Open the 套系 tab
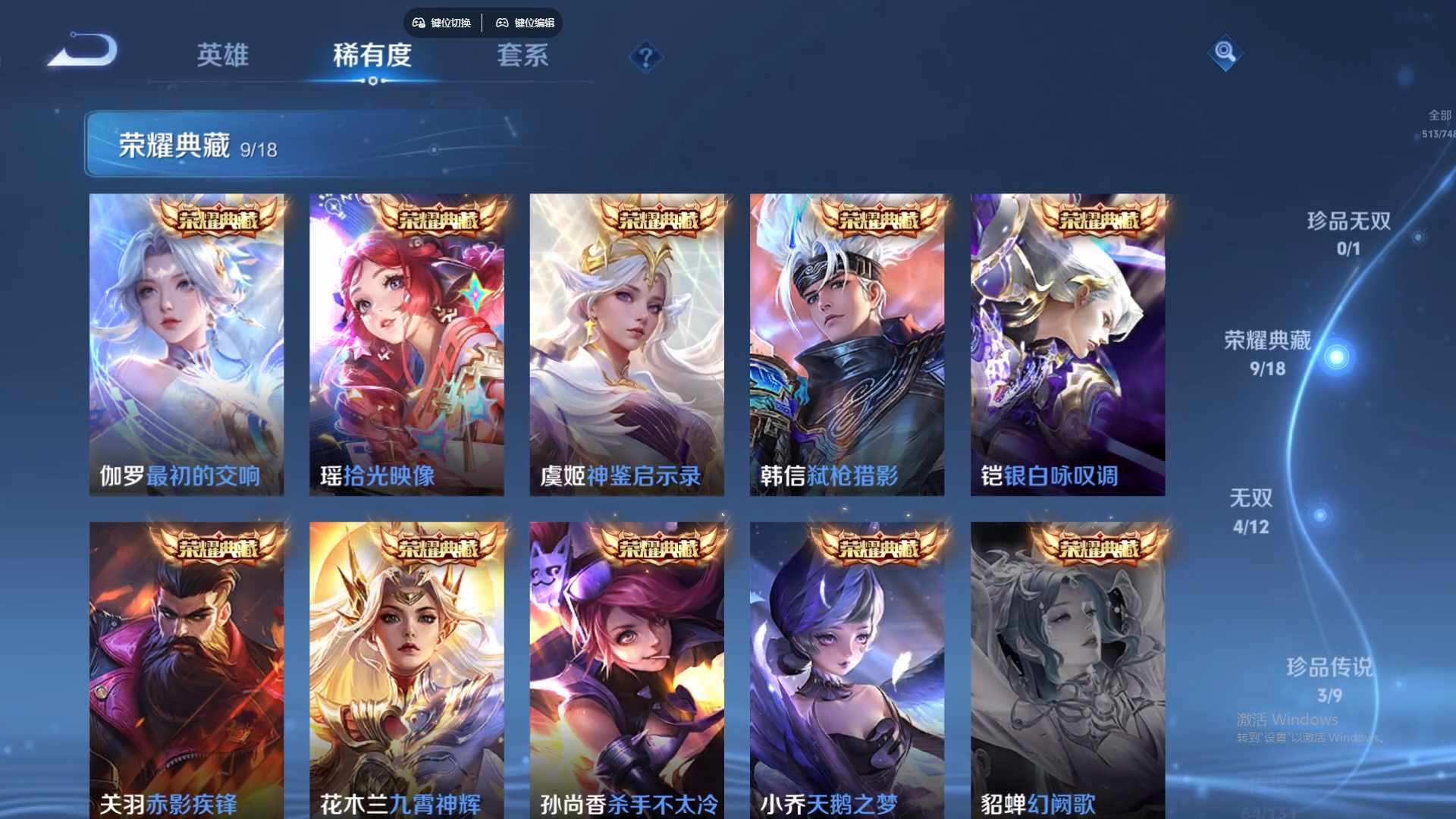The height and width of the screenshot is (819, 1456). [522, 56]
